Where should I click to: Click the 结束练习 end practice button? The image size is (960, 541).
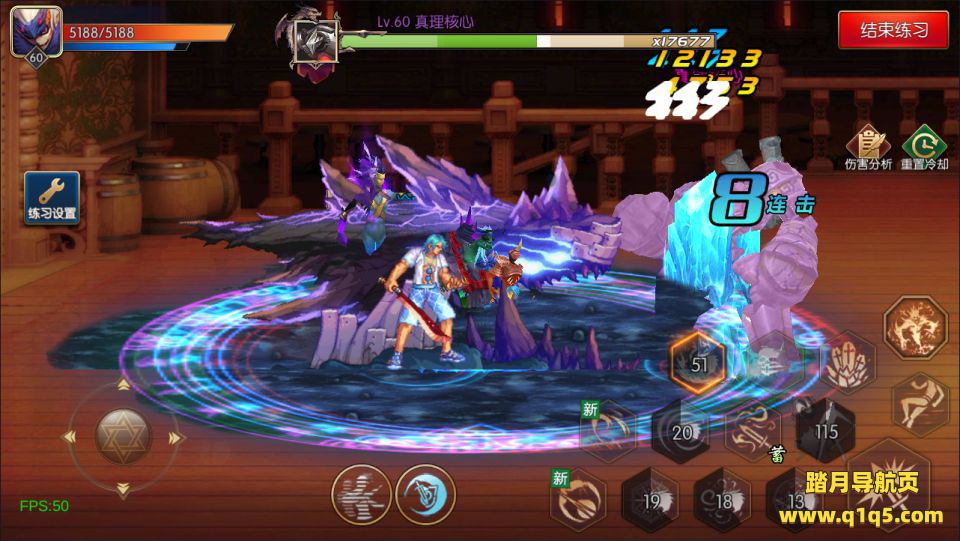893,29
